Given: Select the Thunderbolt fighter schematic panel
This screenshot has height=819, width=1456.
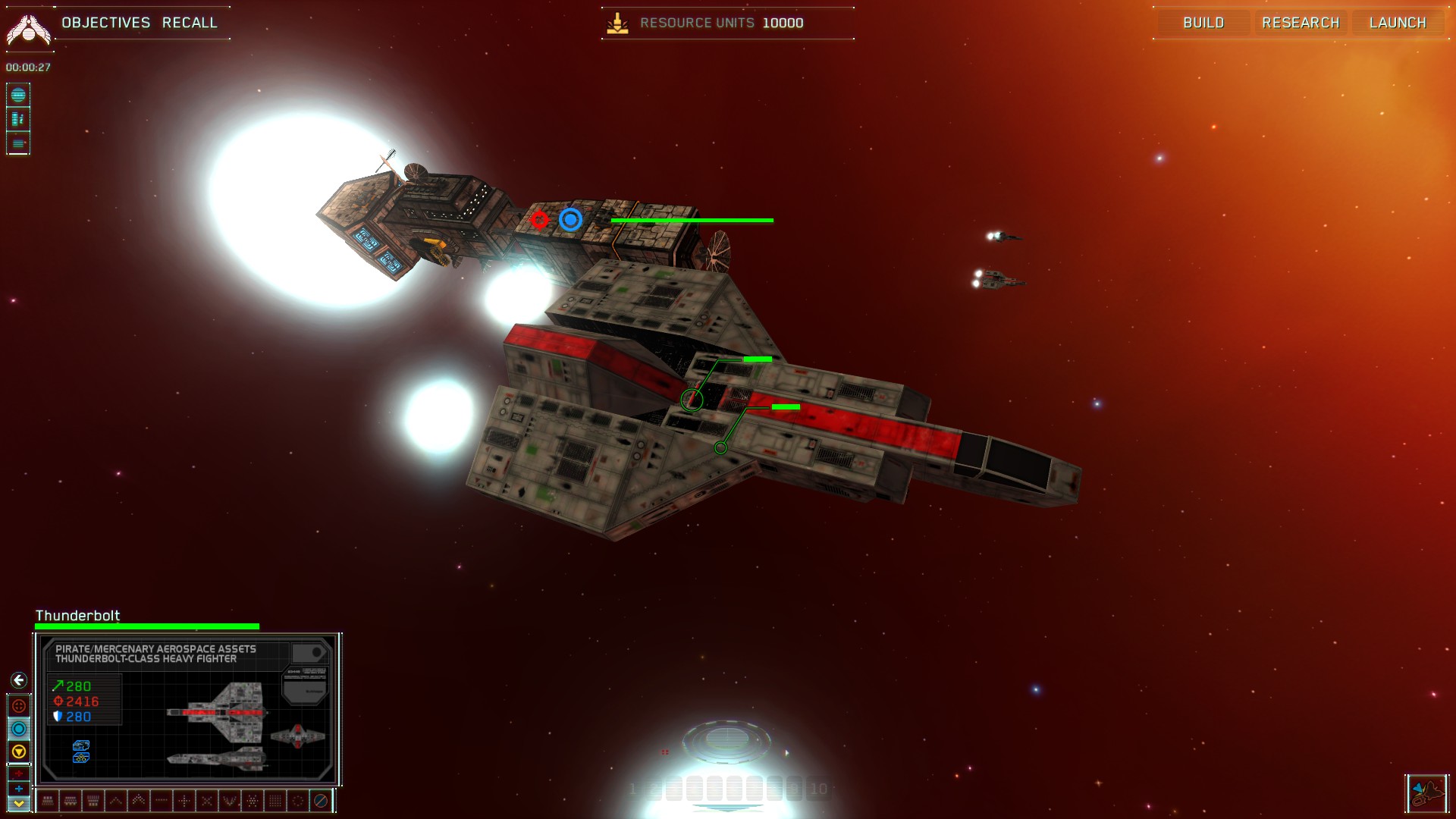Looking at the screenshot, I should [187, 709].
